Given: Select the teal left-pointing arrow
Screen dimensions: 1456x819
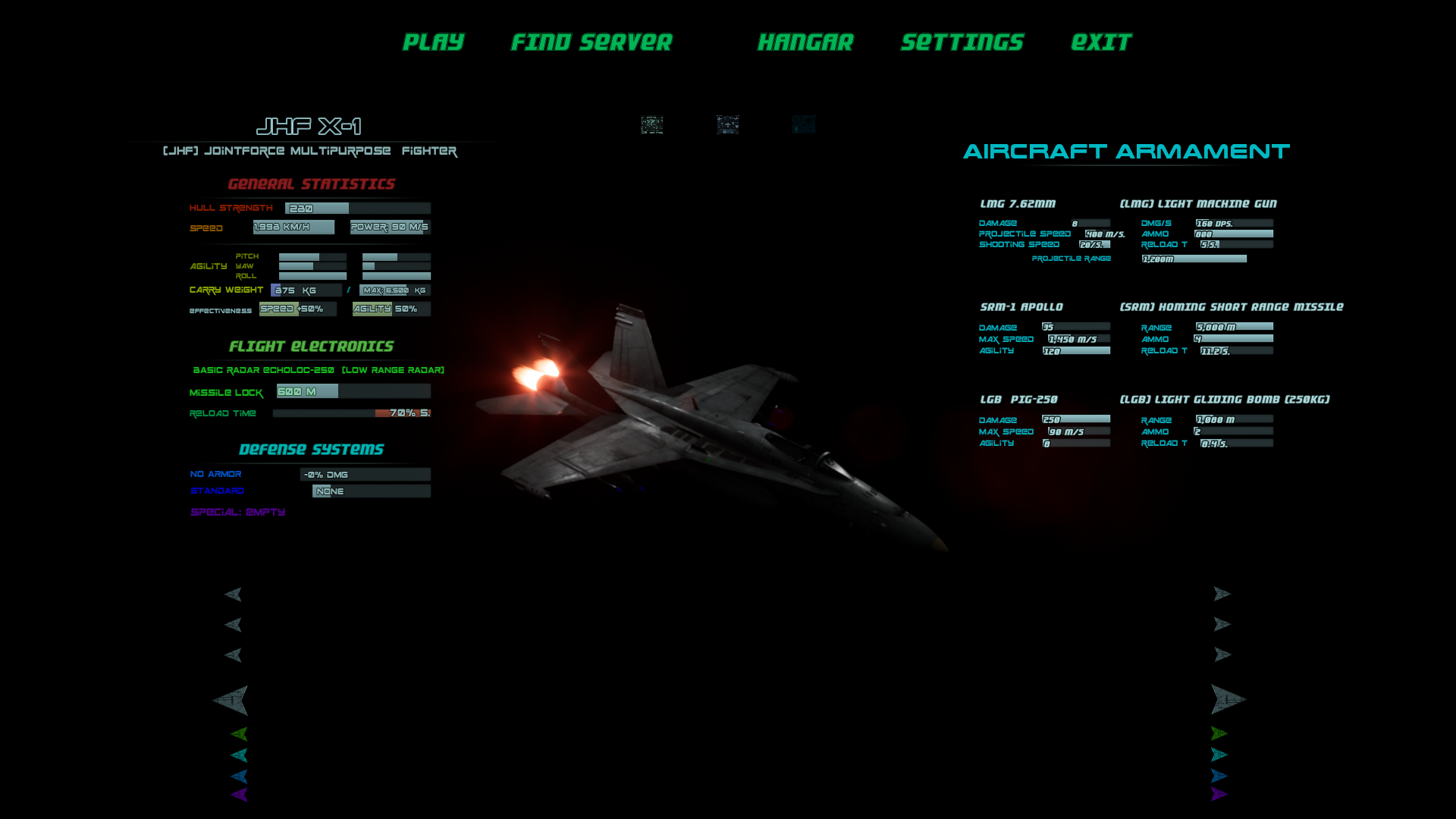Looking at the screenshot, I should point(240,755).
